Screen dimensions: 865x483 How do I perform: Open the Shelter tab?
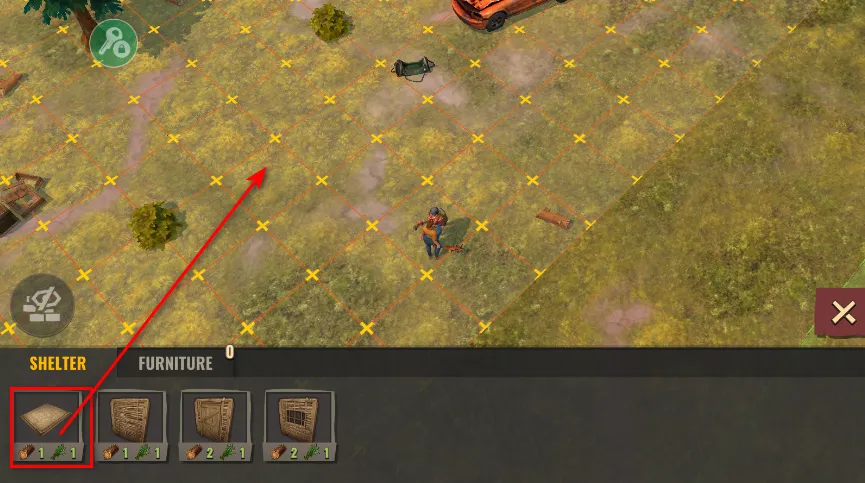(x=56, y=364)
